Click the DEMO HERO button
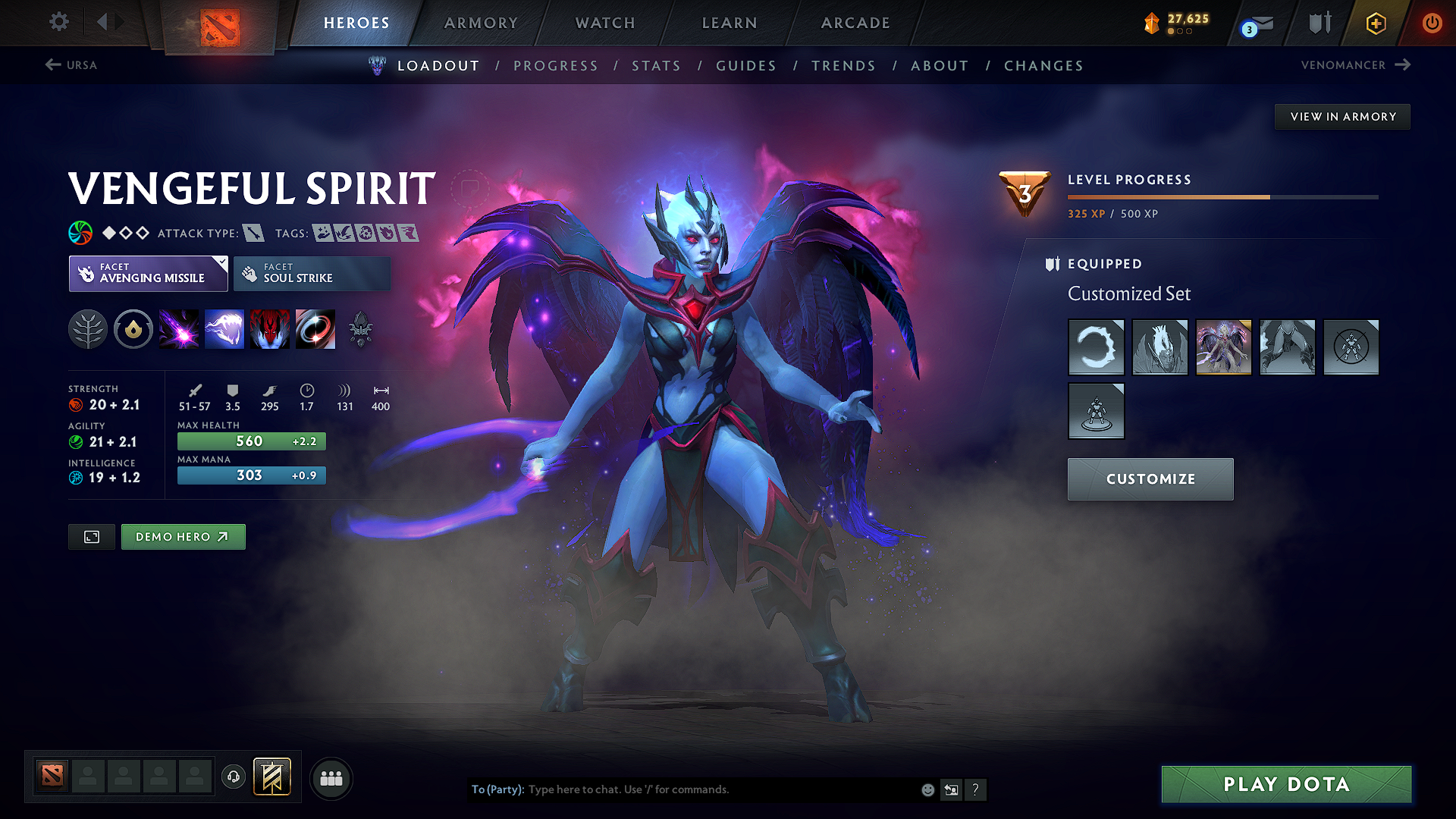The height and width of the screenshot is (819, 1456). (x=183, y=536)
